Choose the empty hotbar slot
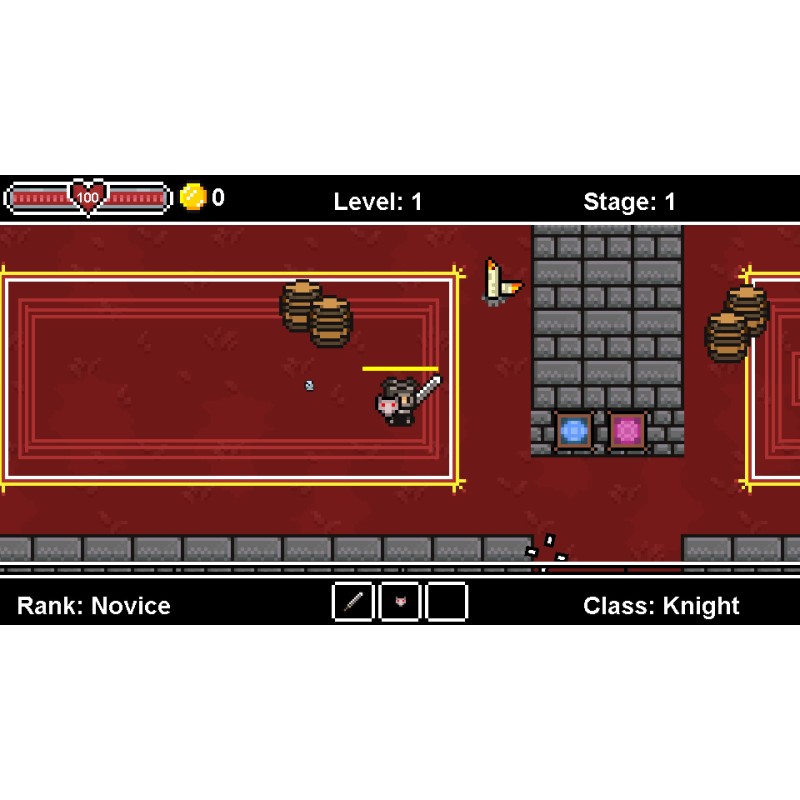Image resolution: width=800 pixels, height=800 pixels. [x=447, y=602]
